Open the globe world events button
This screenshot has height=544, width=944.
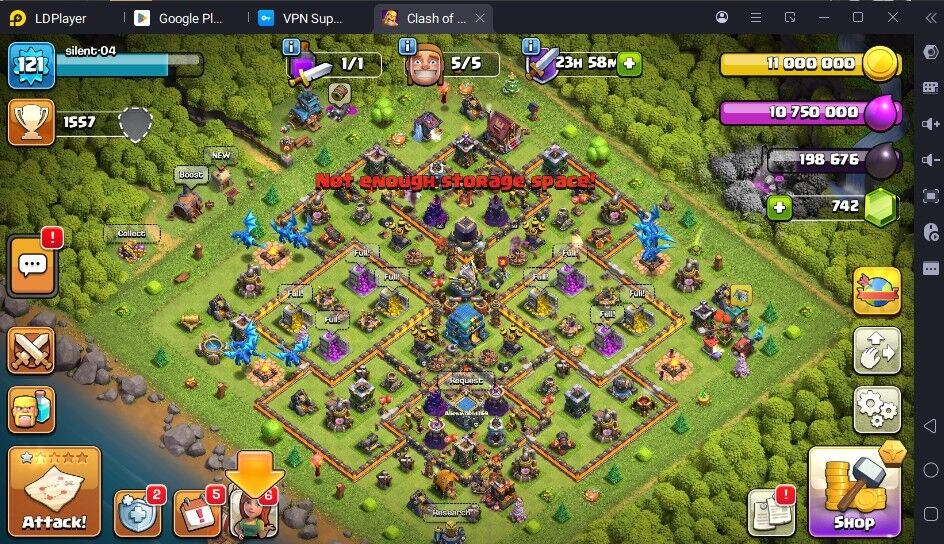tap(877, 291)
